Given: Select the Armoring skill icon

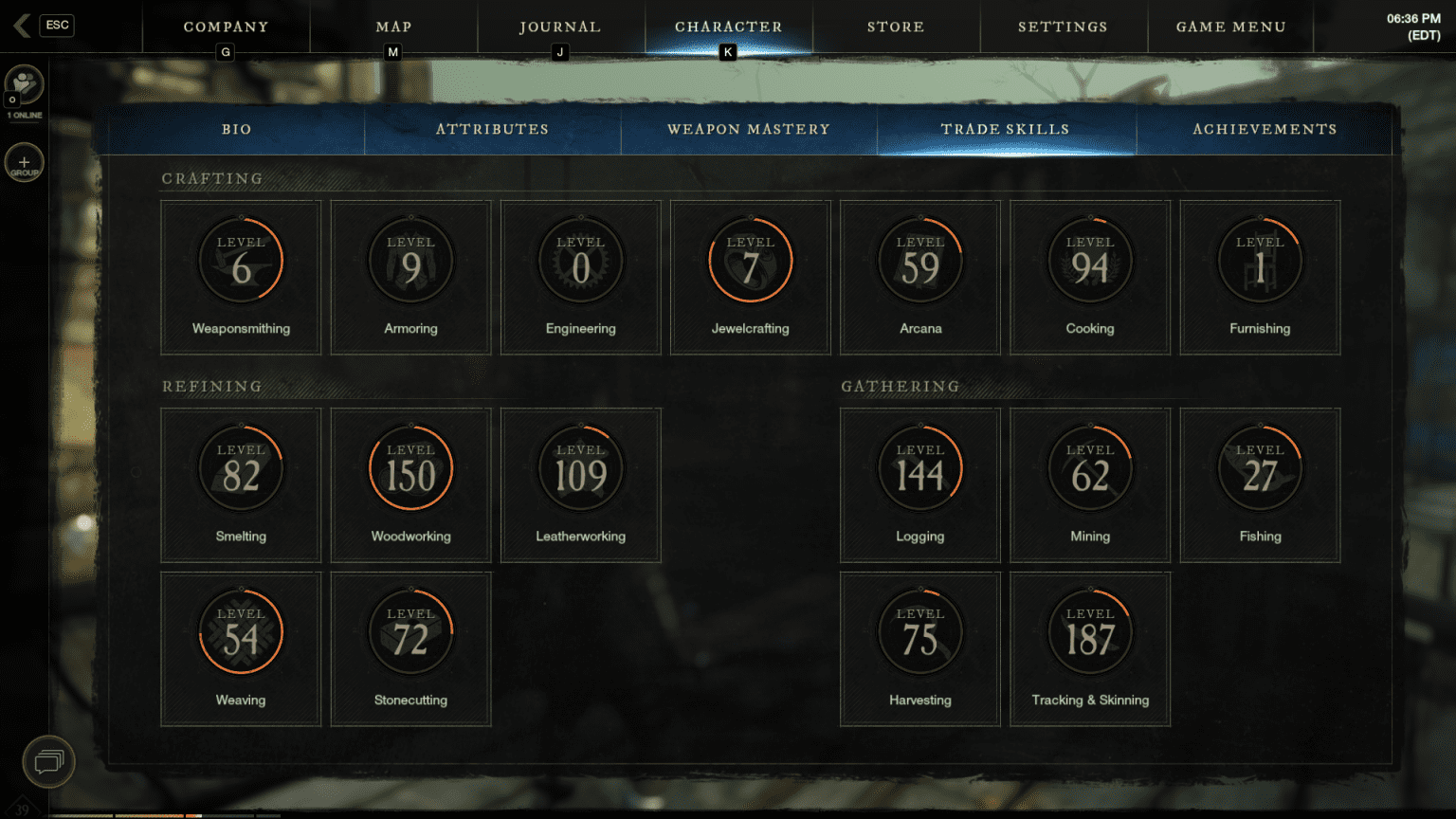Looking at the screenshot, I should tap(410, 259).
